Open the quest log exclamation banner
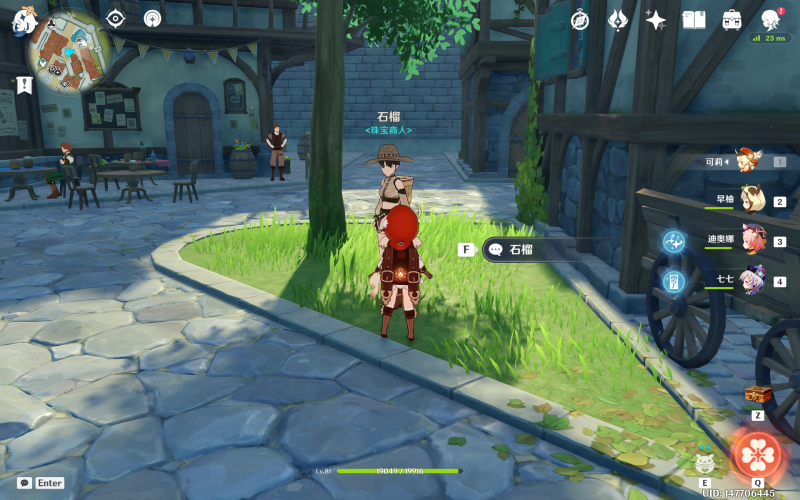The width and height of the screenshot is (800, 500). pyautogui.click(x=24, y=87)
